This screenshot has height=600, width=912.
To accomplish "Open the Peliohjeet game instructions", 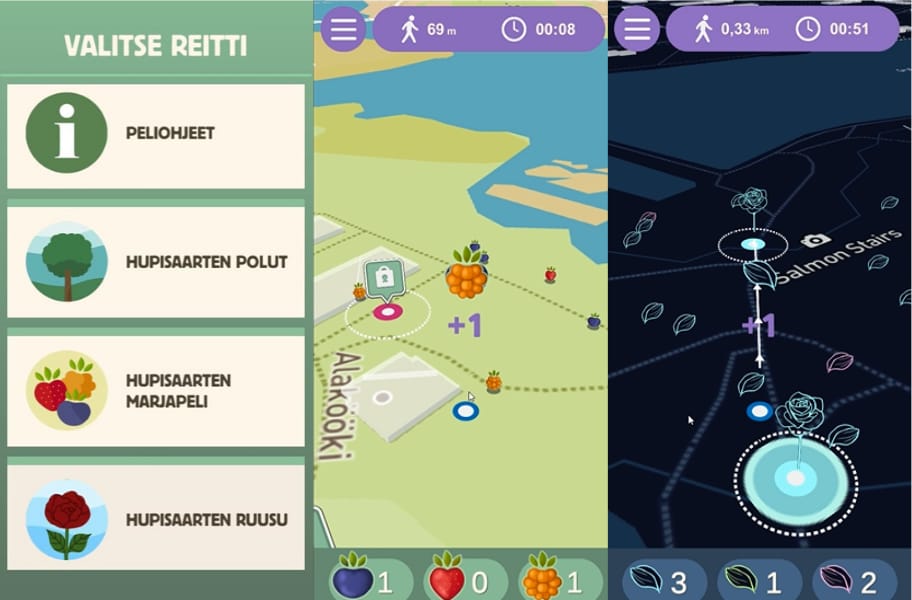I will [x=156, y=134].
